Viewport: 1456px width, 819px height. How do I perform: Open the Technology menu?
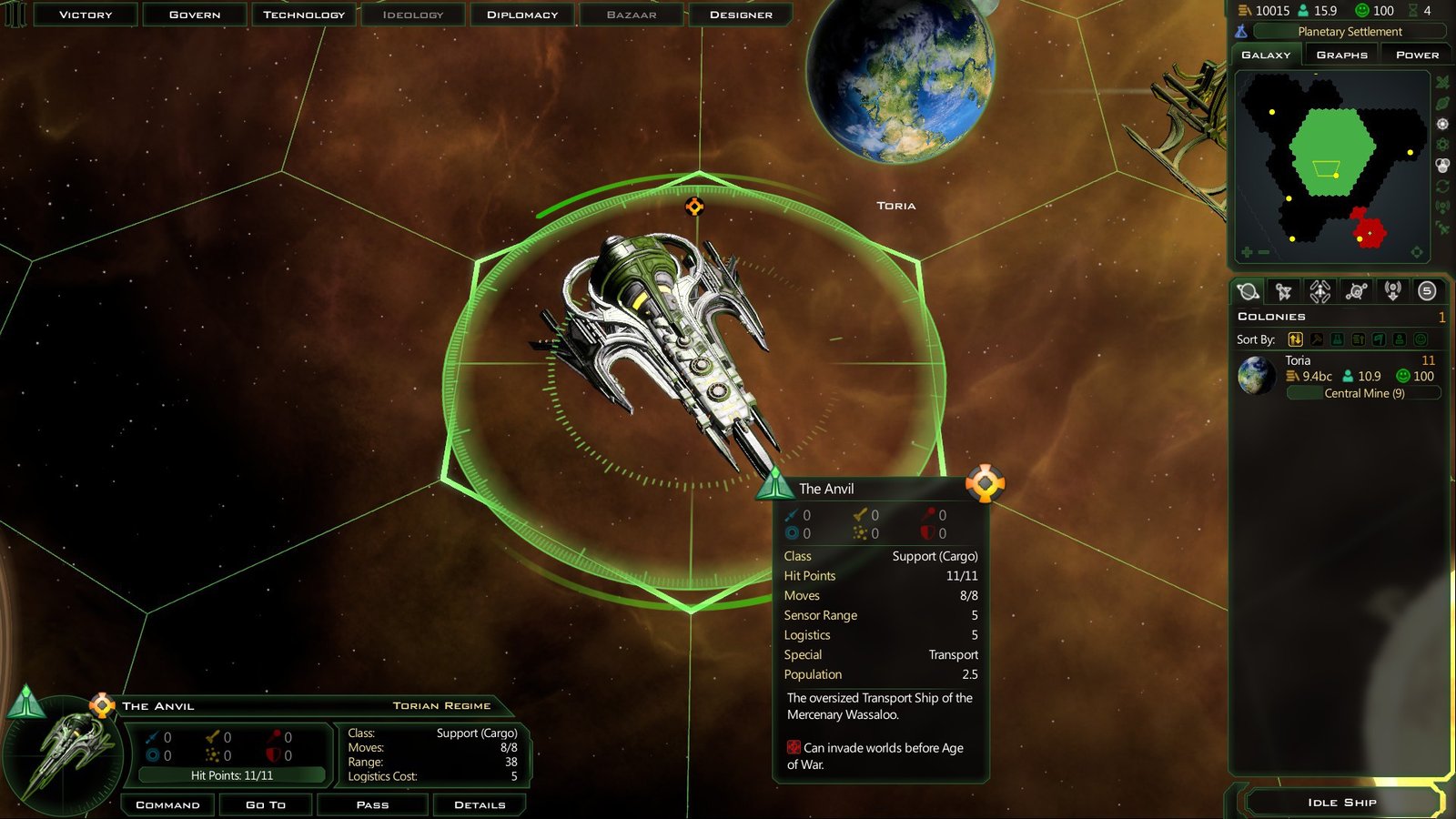[304, 15]
